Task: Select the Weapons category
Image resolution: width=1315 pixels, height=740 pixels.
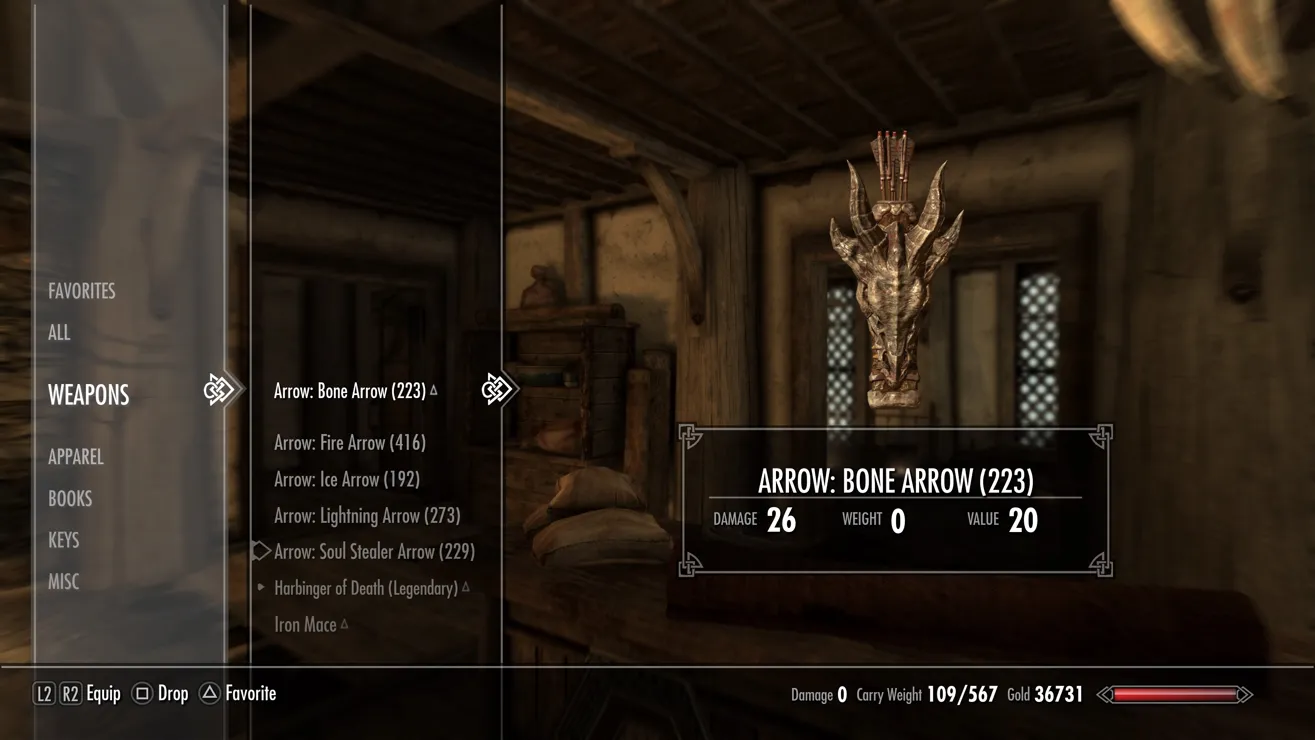Action: pyautogui.click(x=89, y=395)
